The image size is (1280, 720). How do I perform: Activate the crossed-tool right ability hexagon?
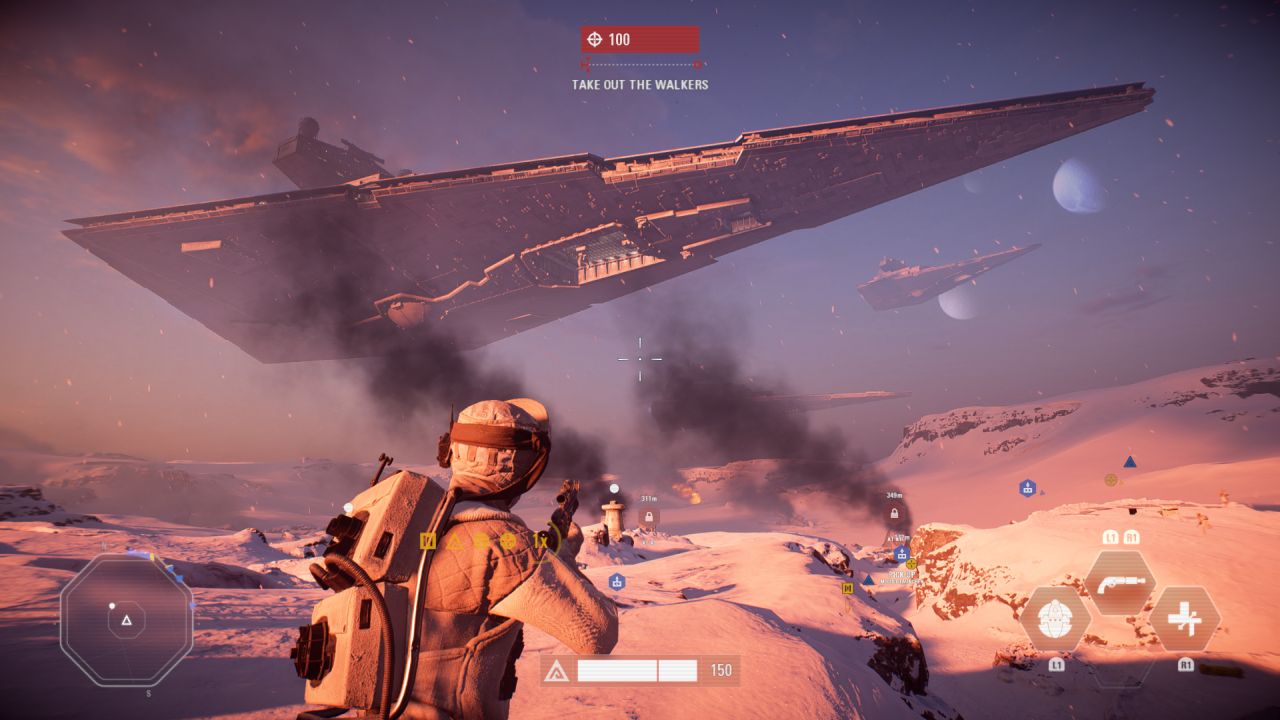click(x=1185, y=618)
